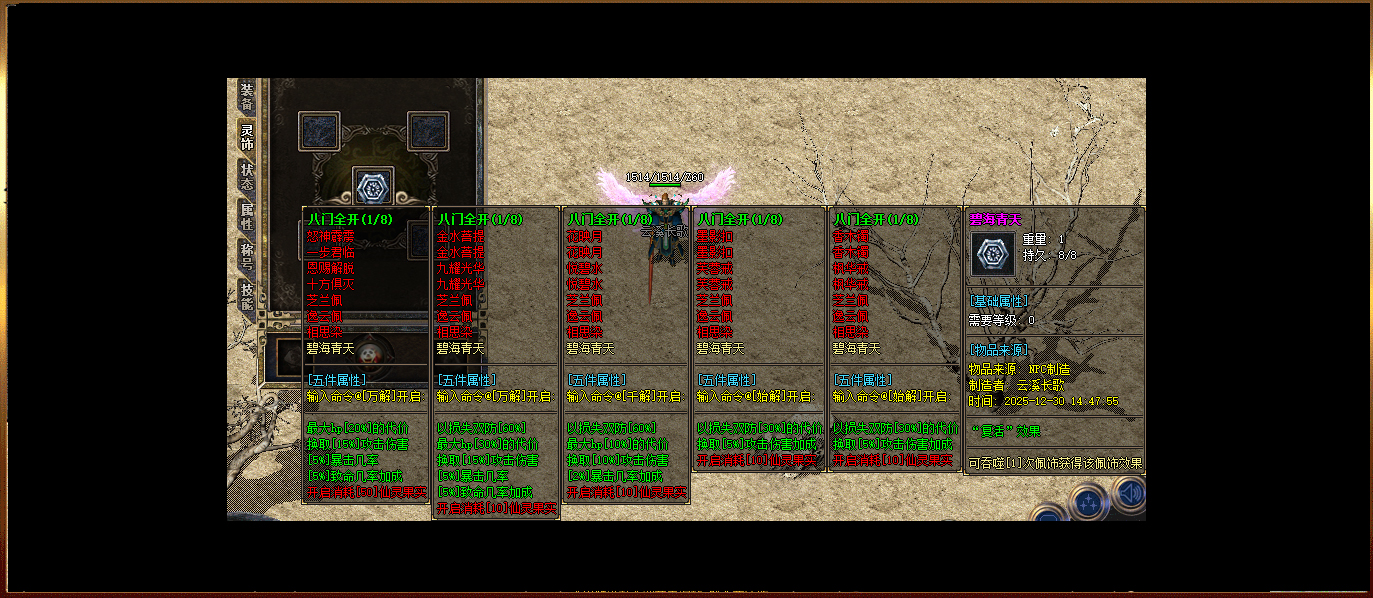The width and height of the screenshot is (1373, 598).
Task: Select the hexagonal 碧海青天 accessory in the centre slot
Action: [373, 186]
